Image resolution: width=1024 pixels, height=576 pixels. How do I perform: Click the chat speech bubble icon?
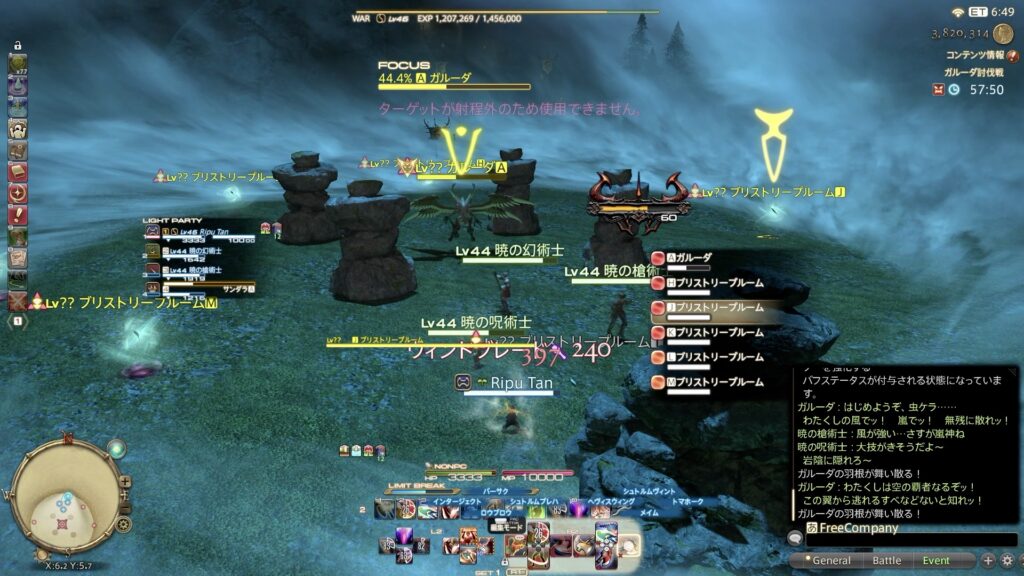(795, 538)
